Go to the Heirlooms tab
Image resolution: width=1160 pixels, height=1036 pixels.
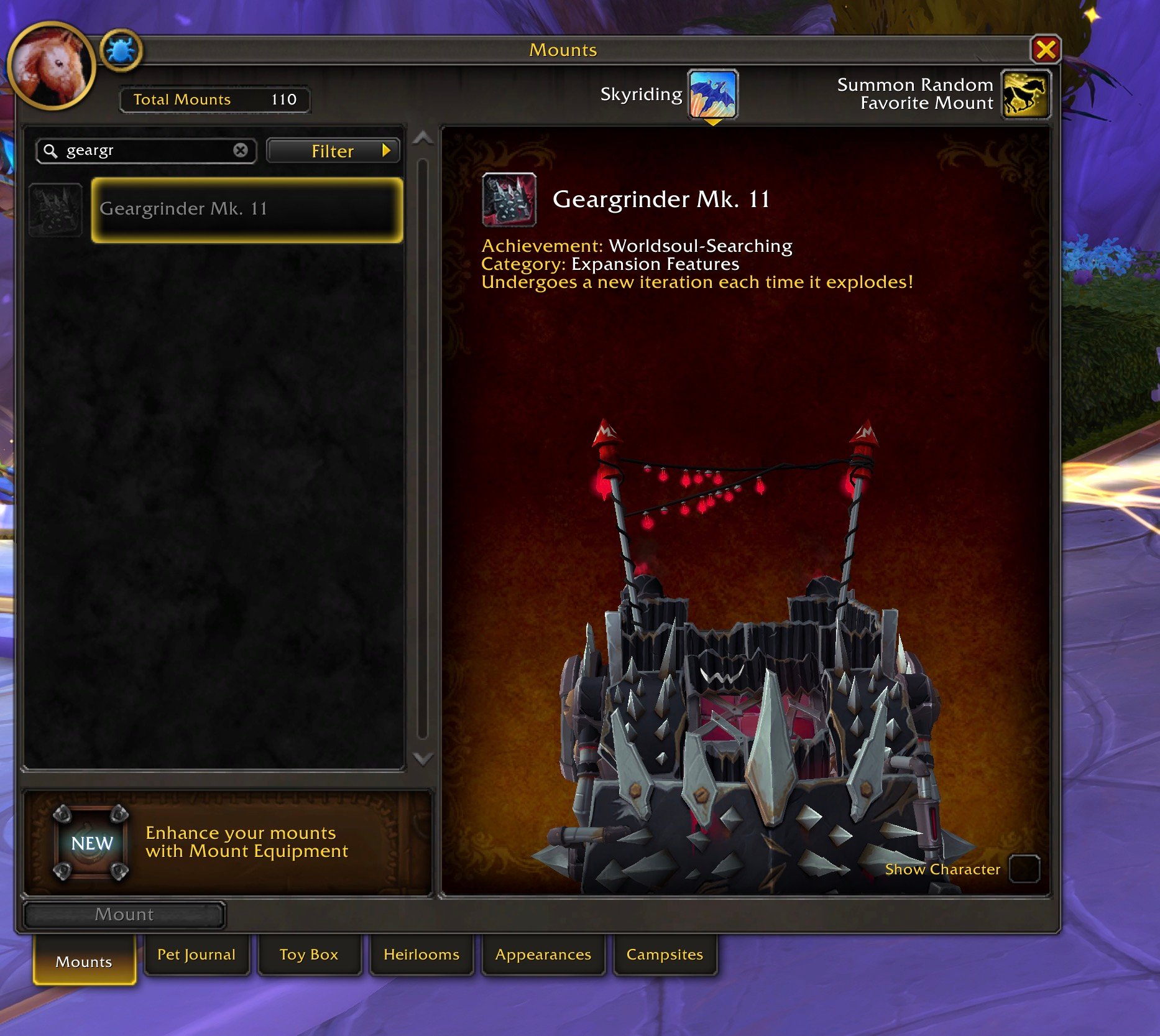click(421, 955)
